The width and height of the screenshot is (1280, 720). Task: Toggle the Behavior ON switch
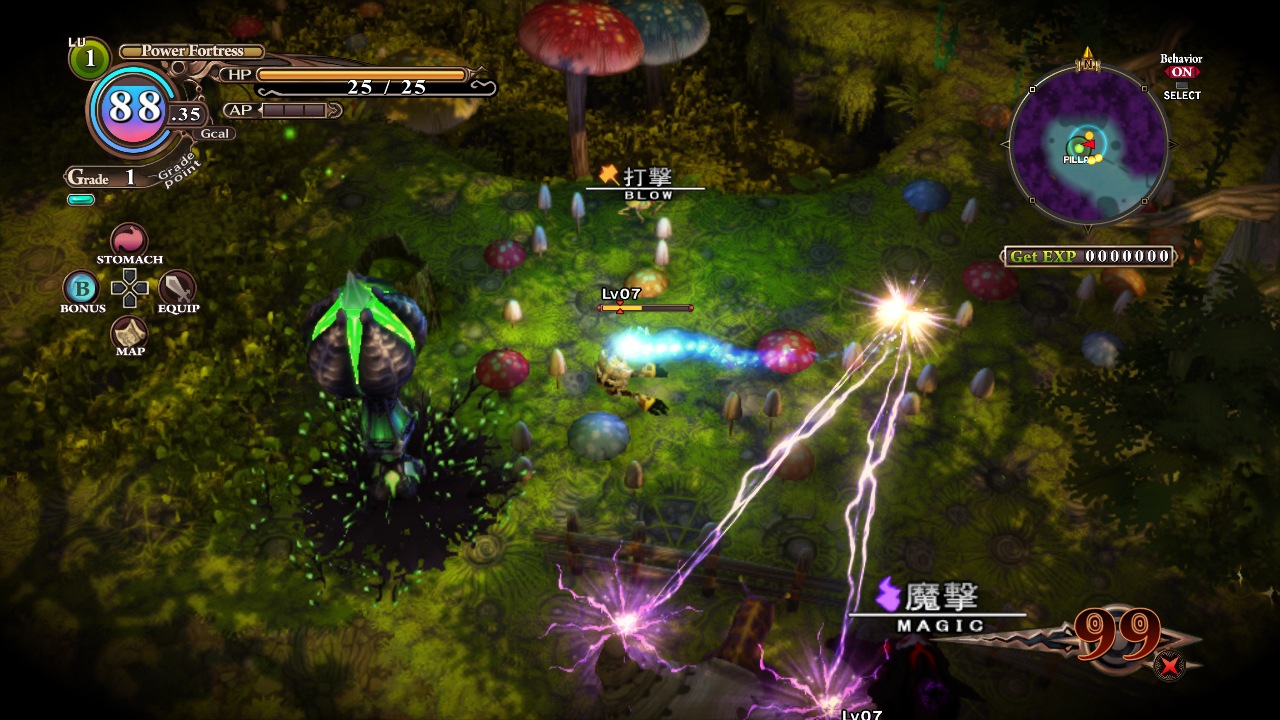click(x=1182, y=72)
